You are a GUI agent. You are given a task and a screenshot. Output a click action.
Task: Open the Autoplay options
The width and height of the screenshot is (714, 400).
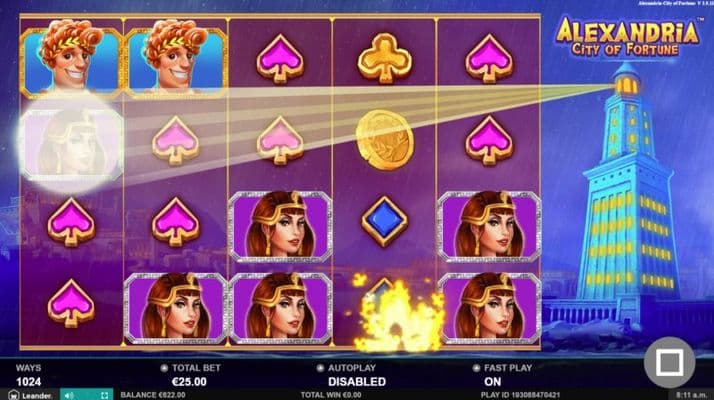tap(357, 376)
